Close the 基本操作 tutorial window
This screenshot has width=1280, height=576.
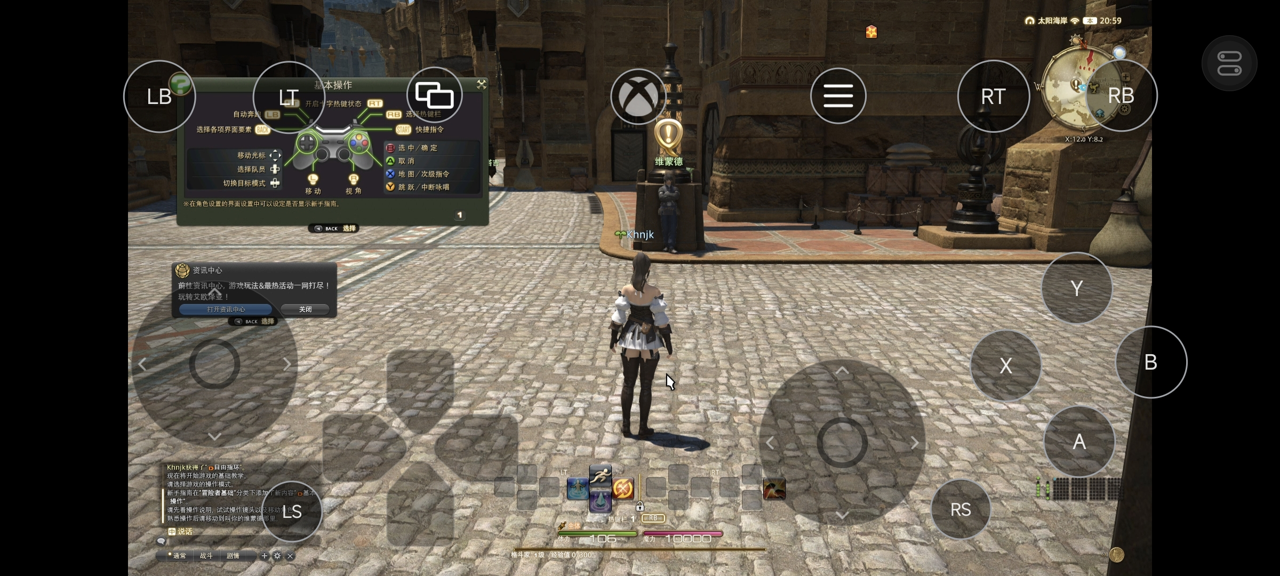point(481,85)
